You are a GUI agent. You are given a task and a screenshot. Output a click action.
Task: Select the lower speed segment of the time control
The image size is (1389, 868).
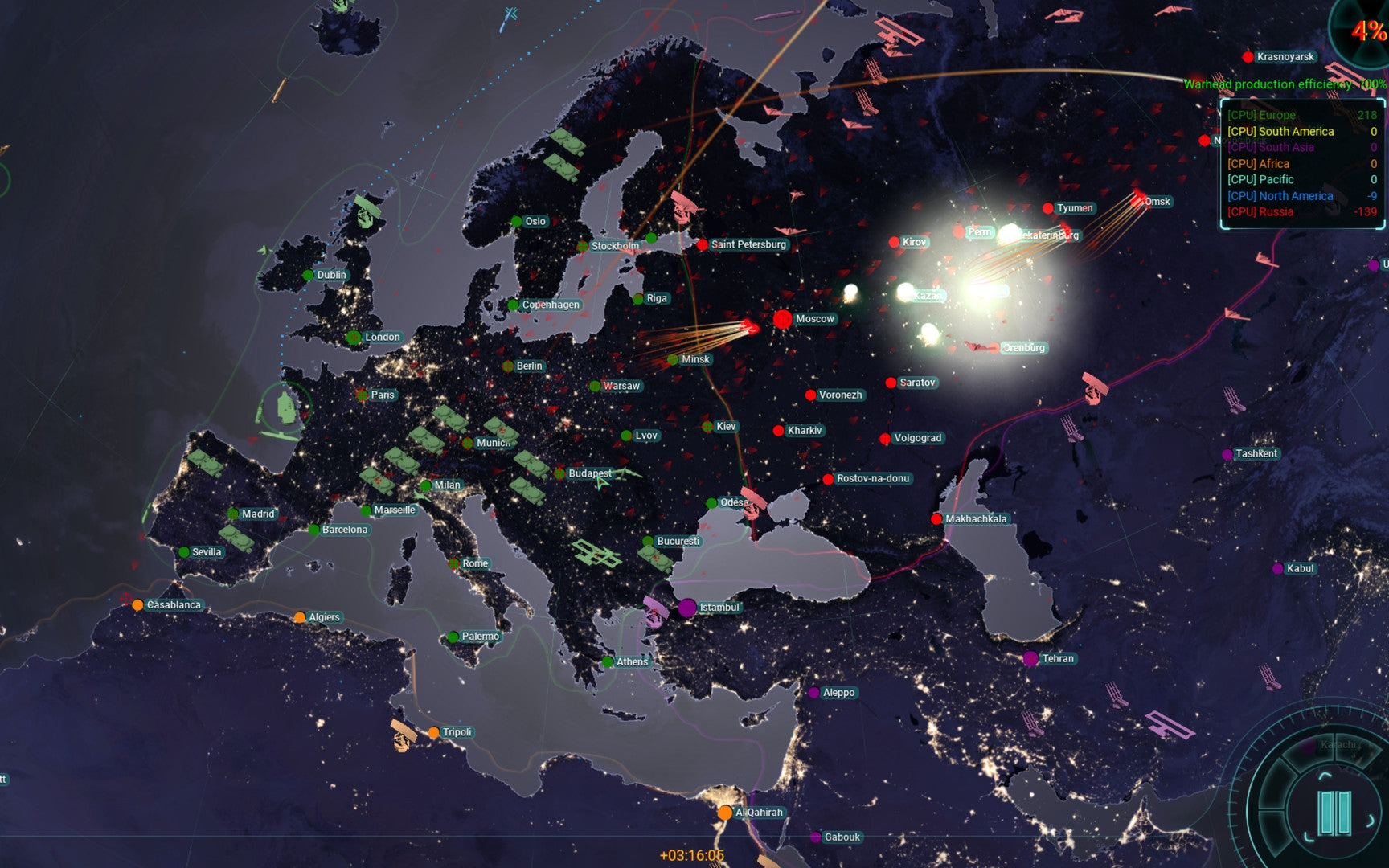click(x=1272, y=832)
